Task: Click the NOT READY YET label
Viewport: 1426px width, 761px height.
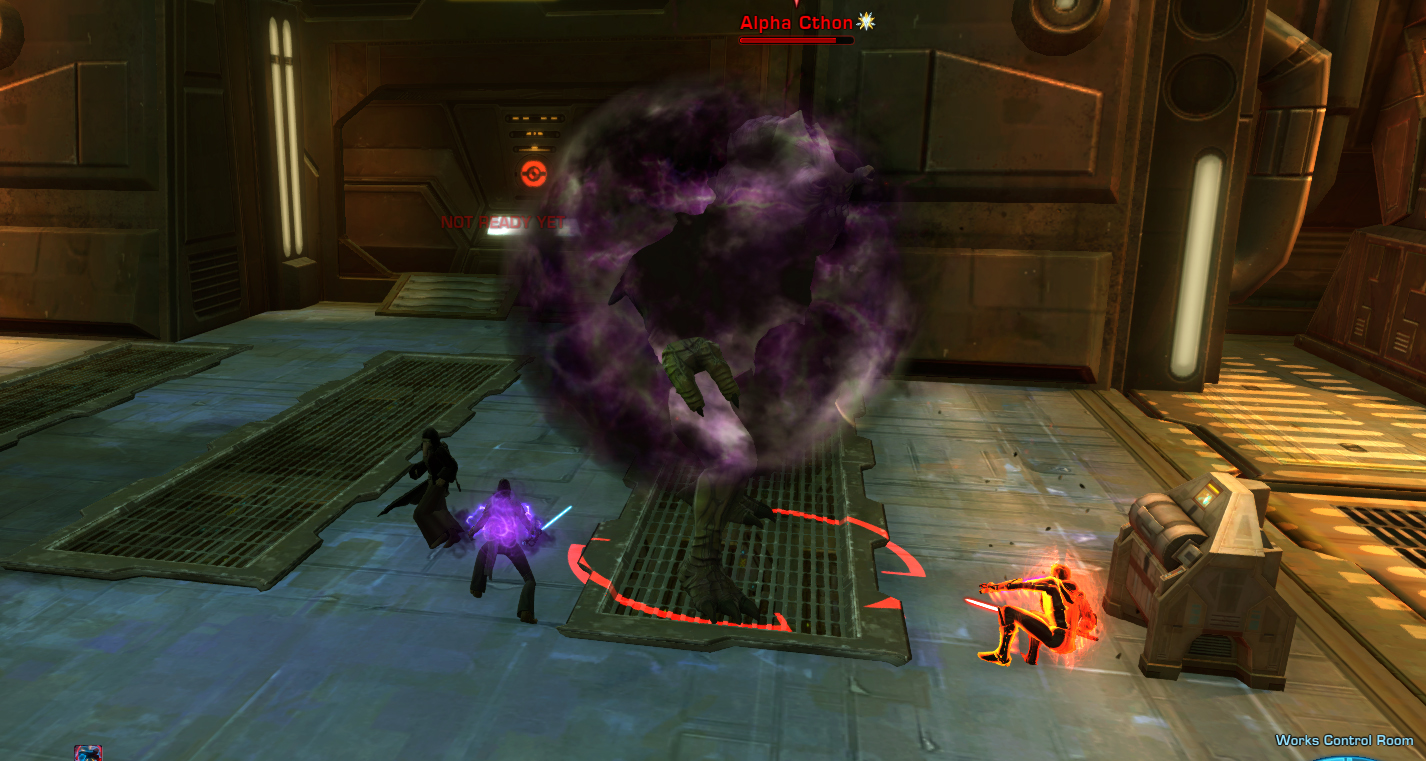Action: coord(505,222)
